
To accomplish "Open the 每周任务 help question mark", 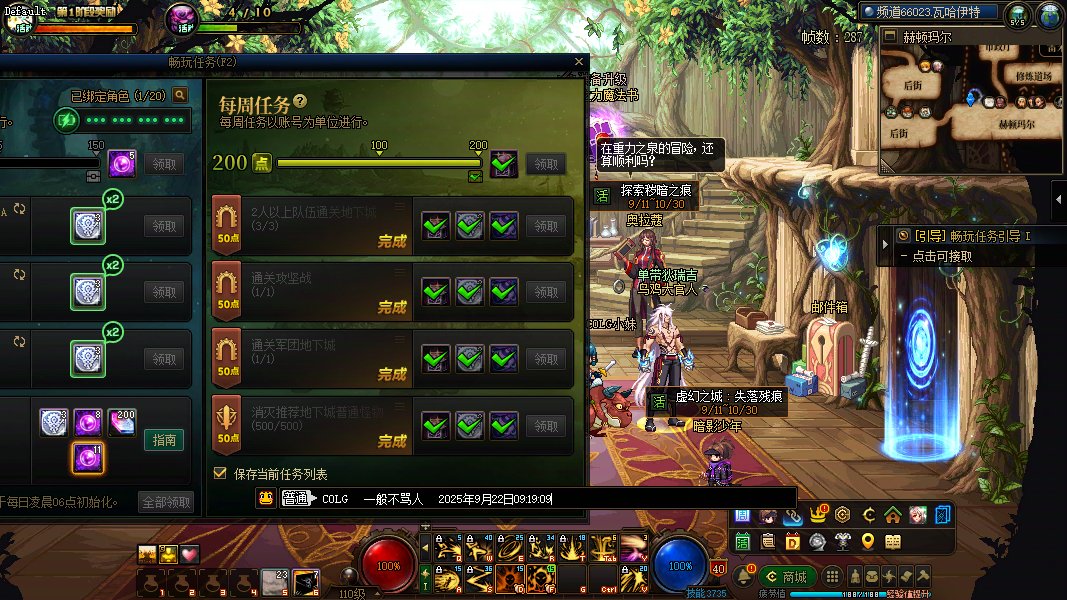I will (300, 102).
